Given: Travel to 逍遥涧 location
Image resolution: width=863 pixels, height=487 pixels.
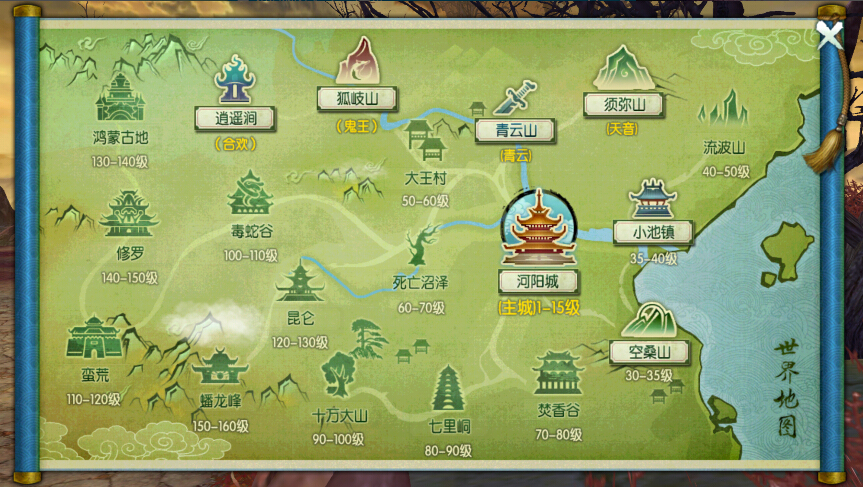Looking at the screenshot, I should [x=235, y=117].
